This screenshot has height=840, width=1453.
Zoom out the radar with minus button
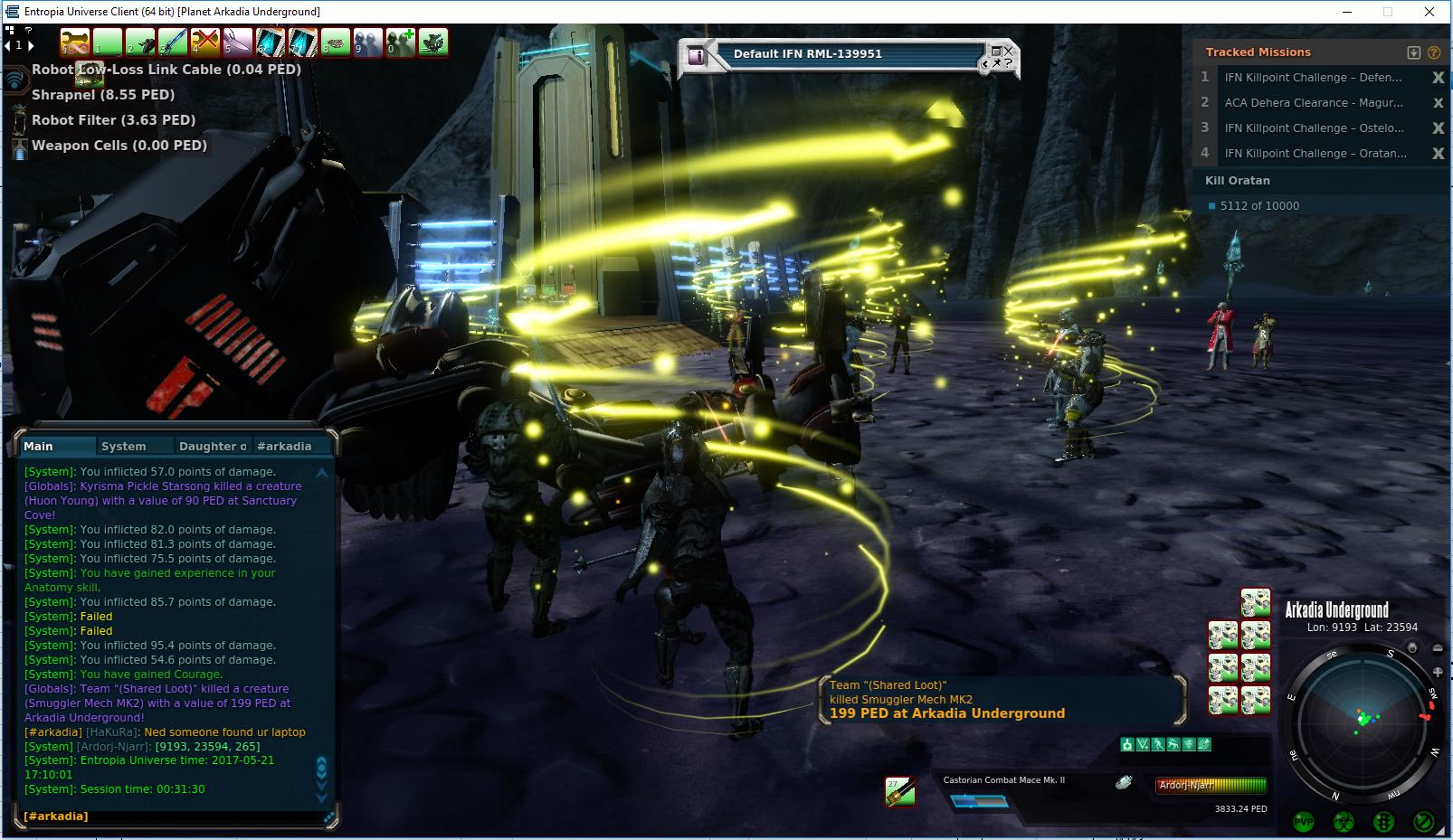pyautogui.click(x=1438, y=648)
